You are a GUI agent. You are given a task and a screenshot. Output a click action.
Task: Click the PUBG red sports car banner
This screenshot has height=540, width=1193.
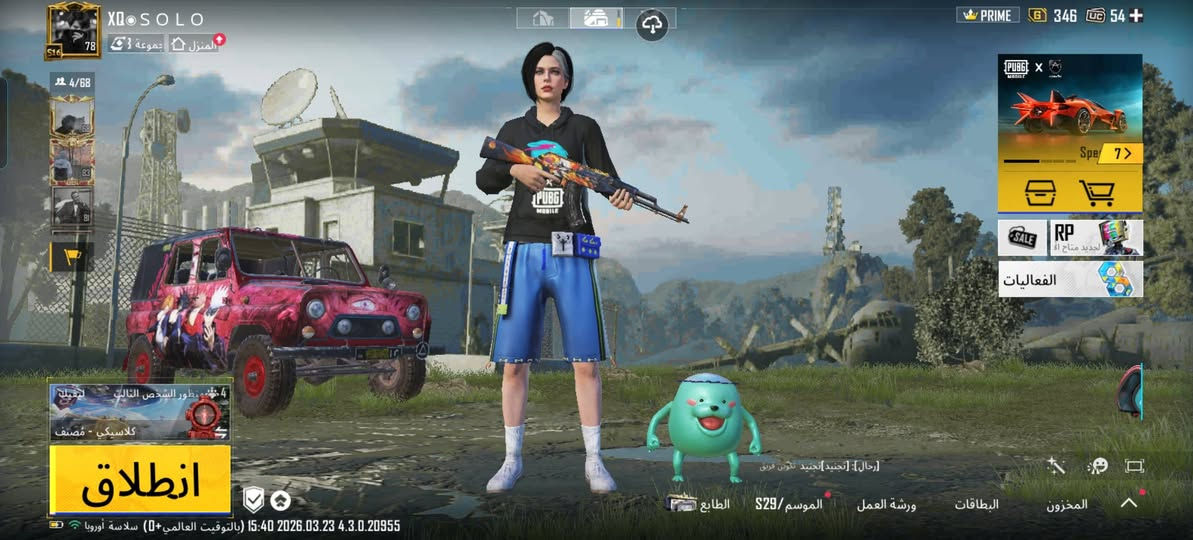(x=1070, y=105)
